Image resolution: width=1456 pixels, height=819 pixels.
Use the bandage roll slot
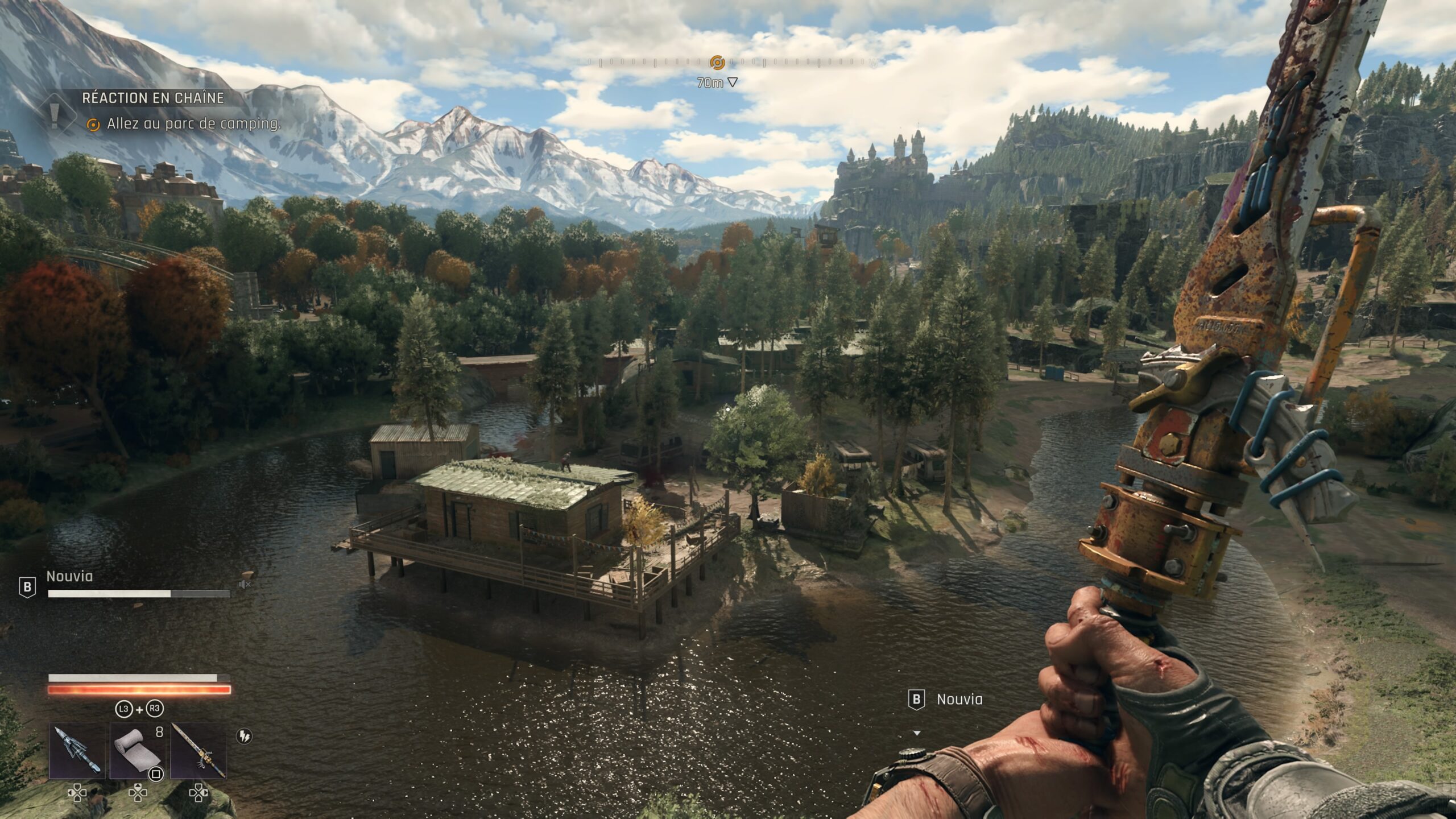click(x=138, y=751)
